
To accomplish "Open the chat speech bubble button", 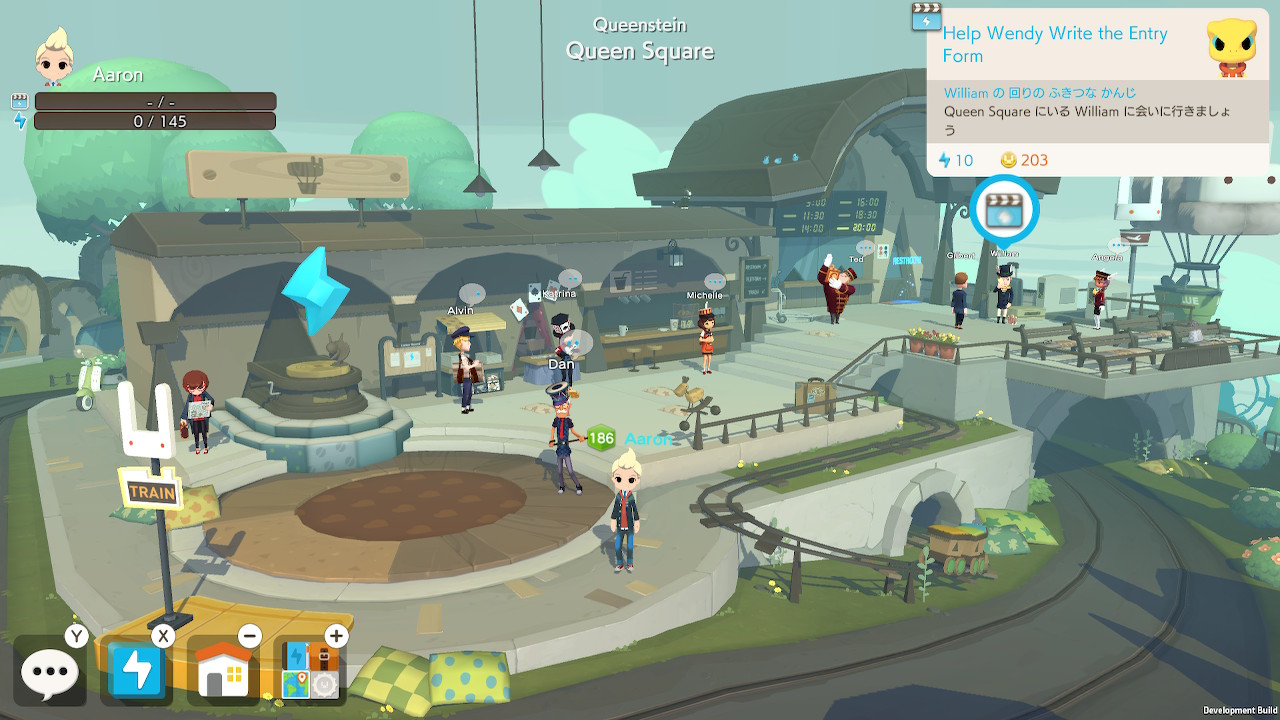I will tap(49, 671).
